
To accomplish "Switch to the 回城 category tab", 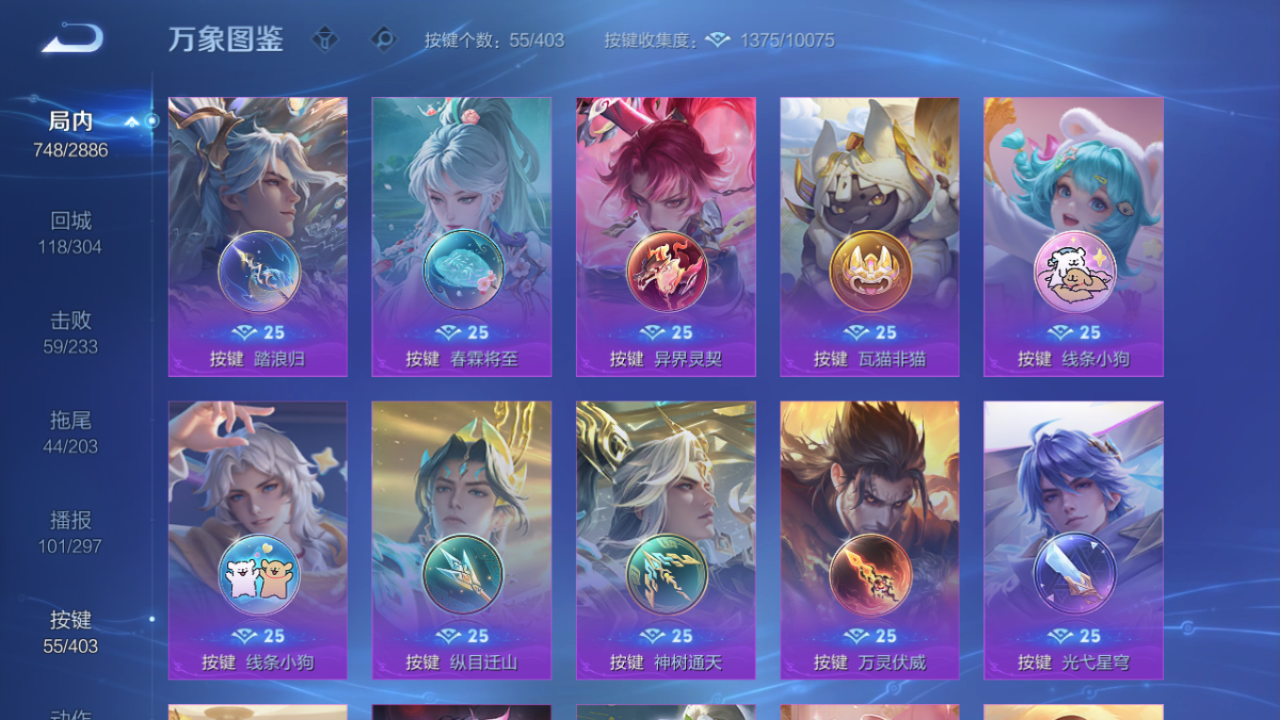I will [70, 232].
